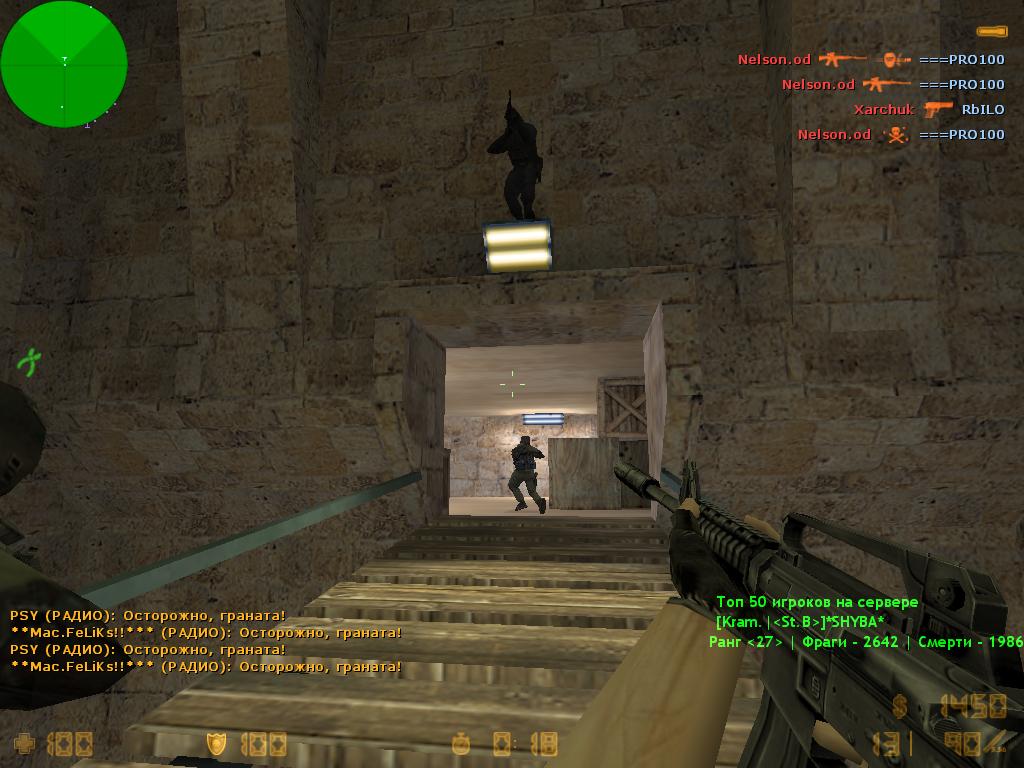This screenshot has width=1024, height=768.
Task: Click the Xarchuk kill feed entry
Action: point(883,110)
